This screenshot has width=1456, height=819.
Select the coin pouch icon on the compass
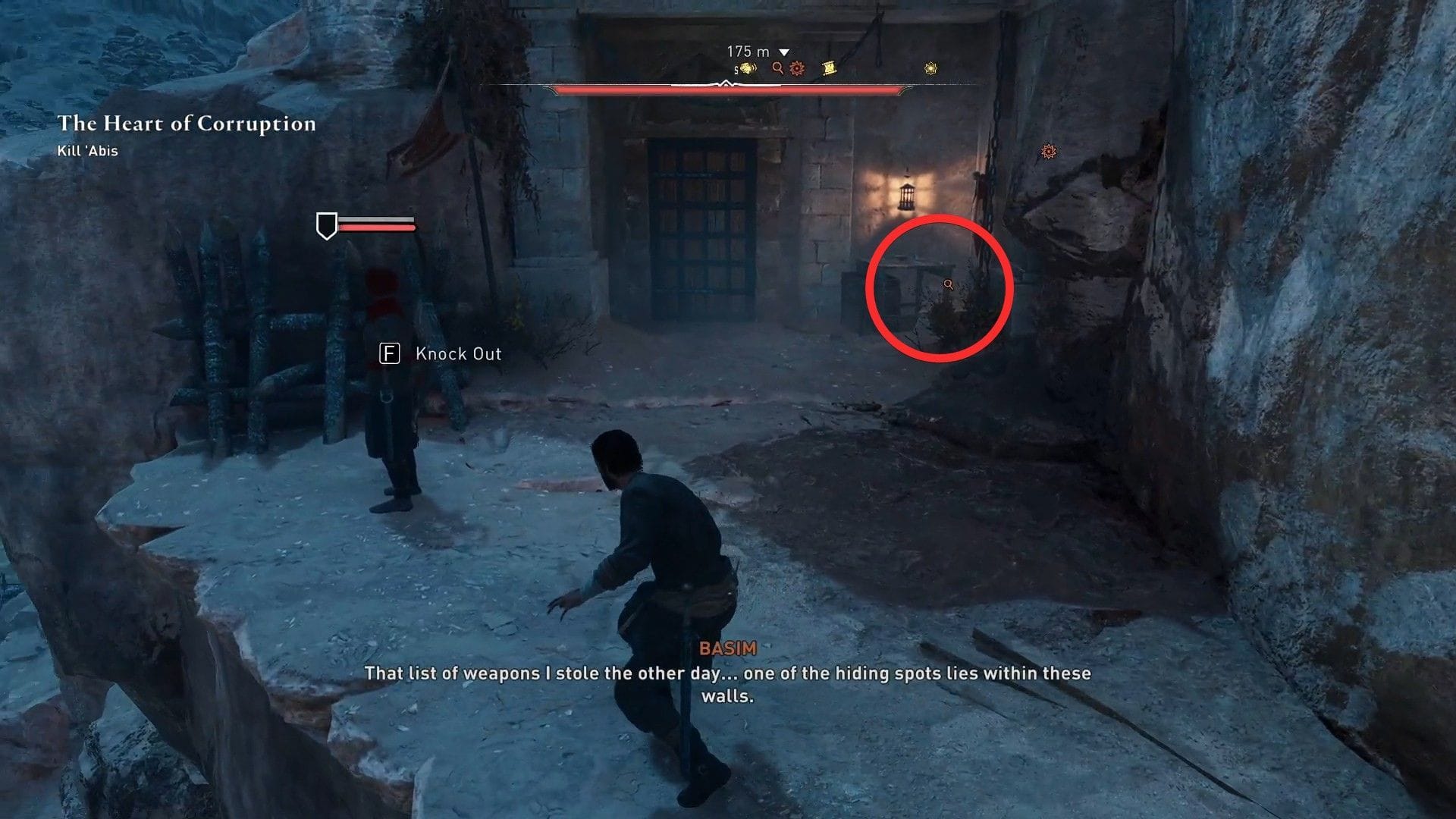(747, 69)
